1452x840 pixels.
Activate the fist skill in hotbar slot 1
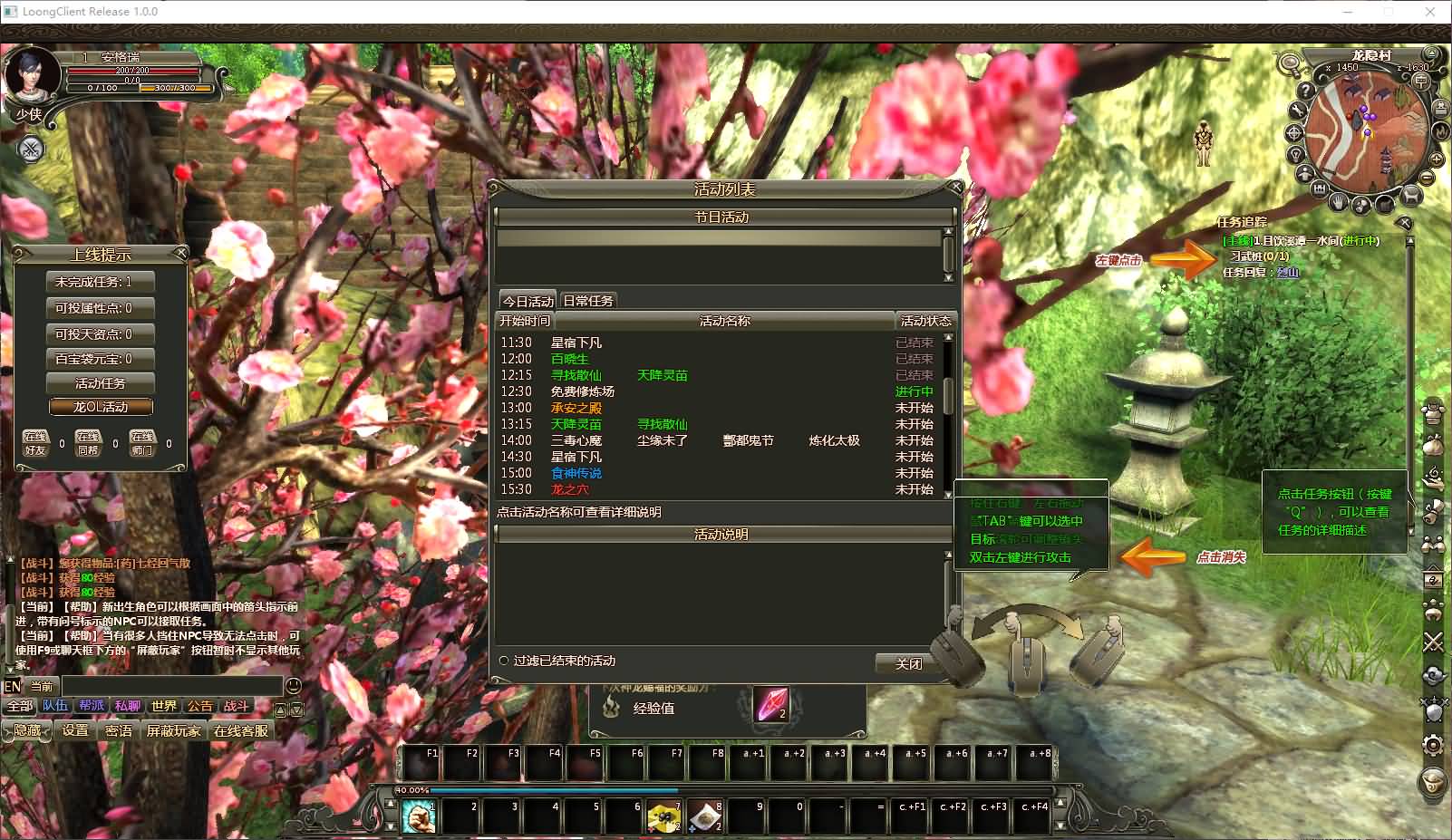[419, 816]
